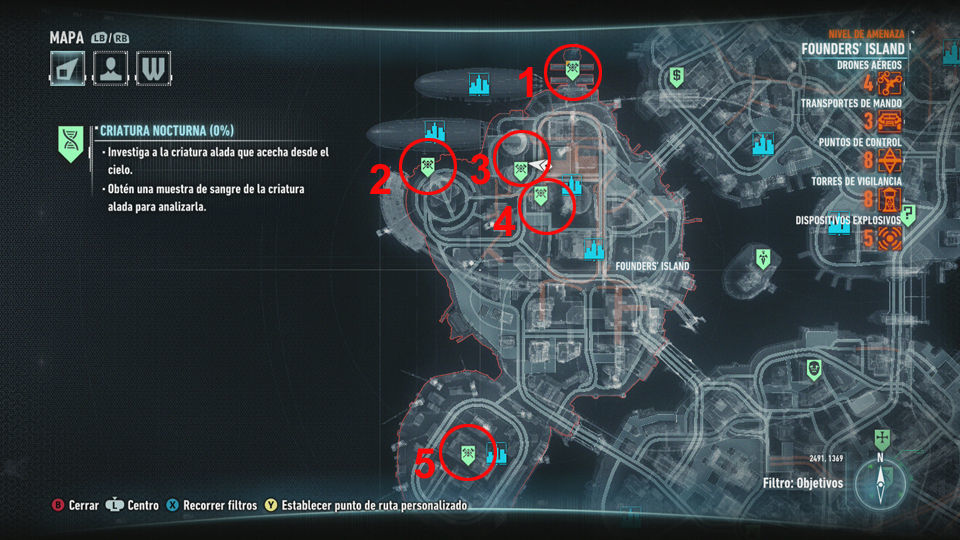960x540 pixels.
Task: Select the green marker in red circle 1
Action: pyautogui.click(x=573, y=70)
